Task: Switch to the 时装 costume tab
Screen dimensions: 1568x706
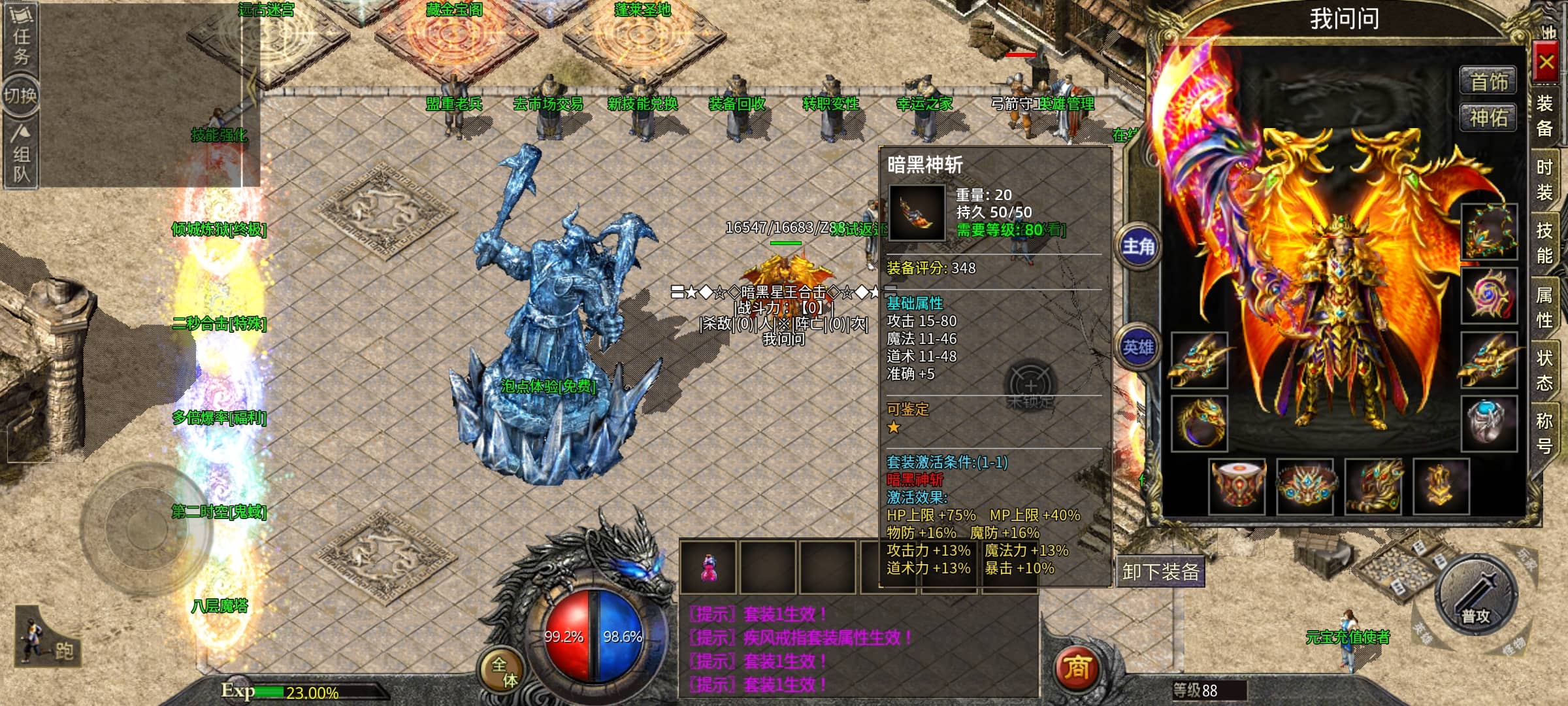Action: click(1544, 180)
